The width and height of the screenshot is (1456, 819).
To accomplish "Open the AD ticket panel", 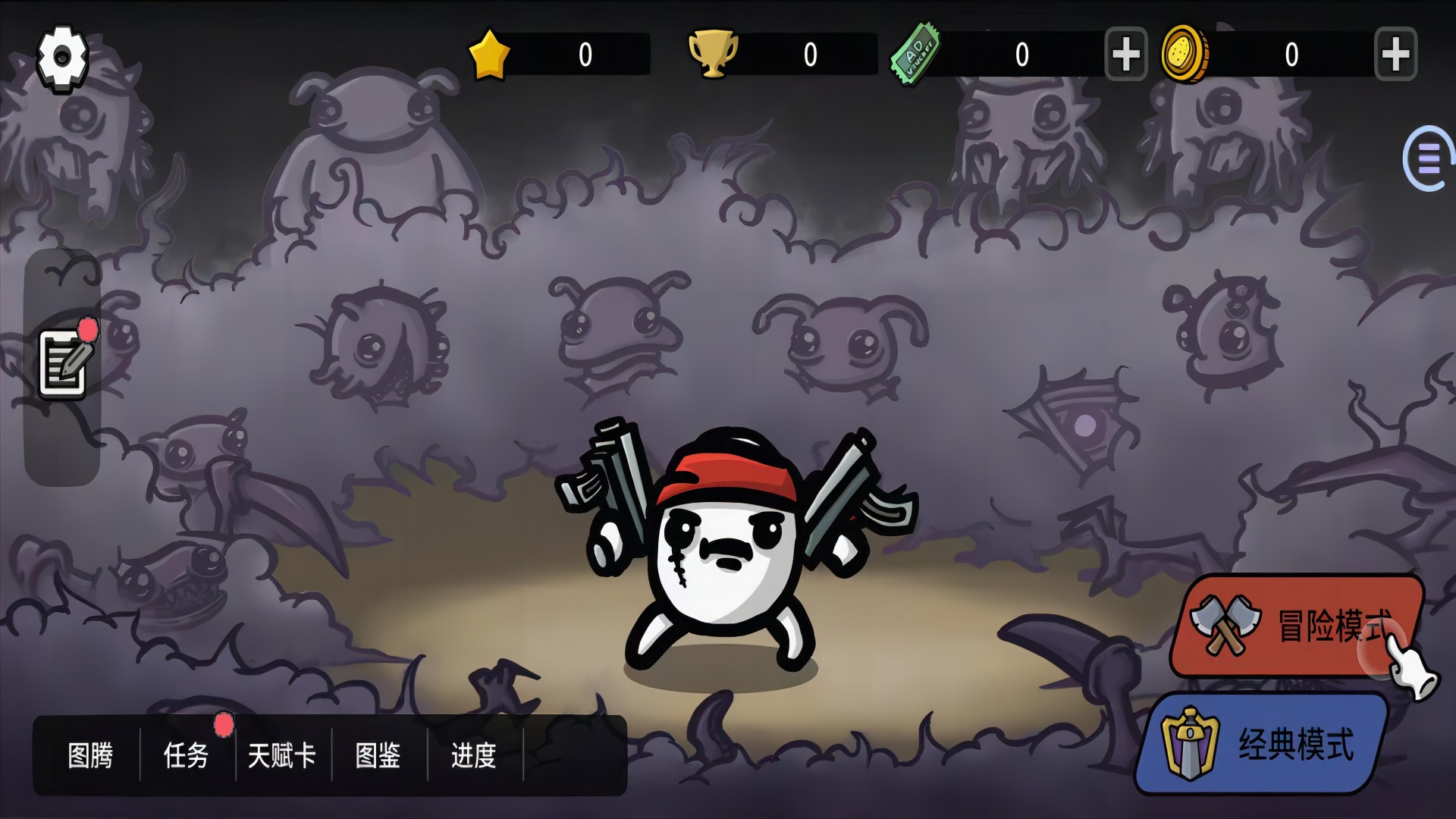I will coord(913,54).
